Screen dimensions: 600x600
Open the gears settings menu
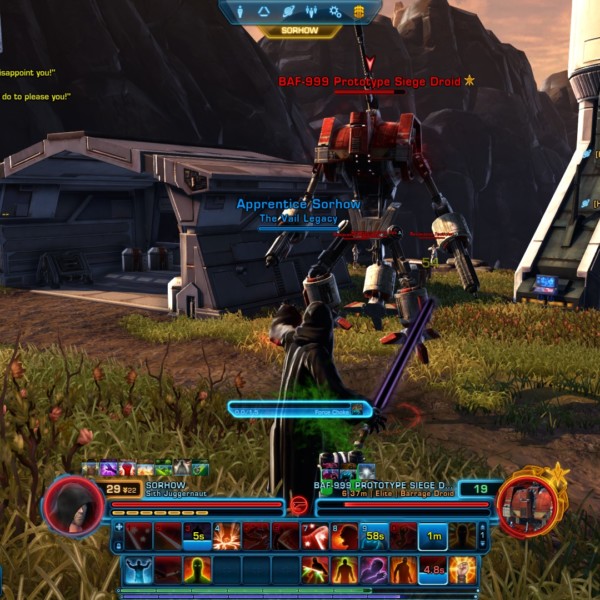336,12
